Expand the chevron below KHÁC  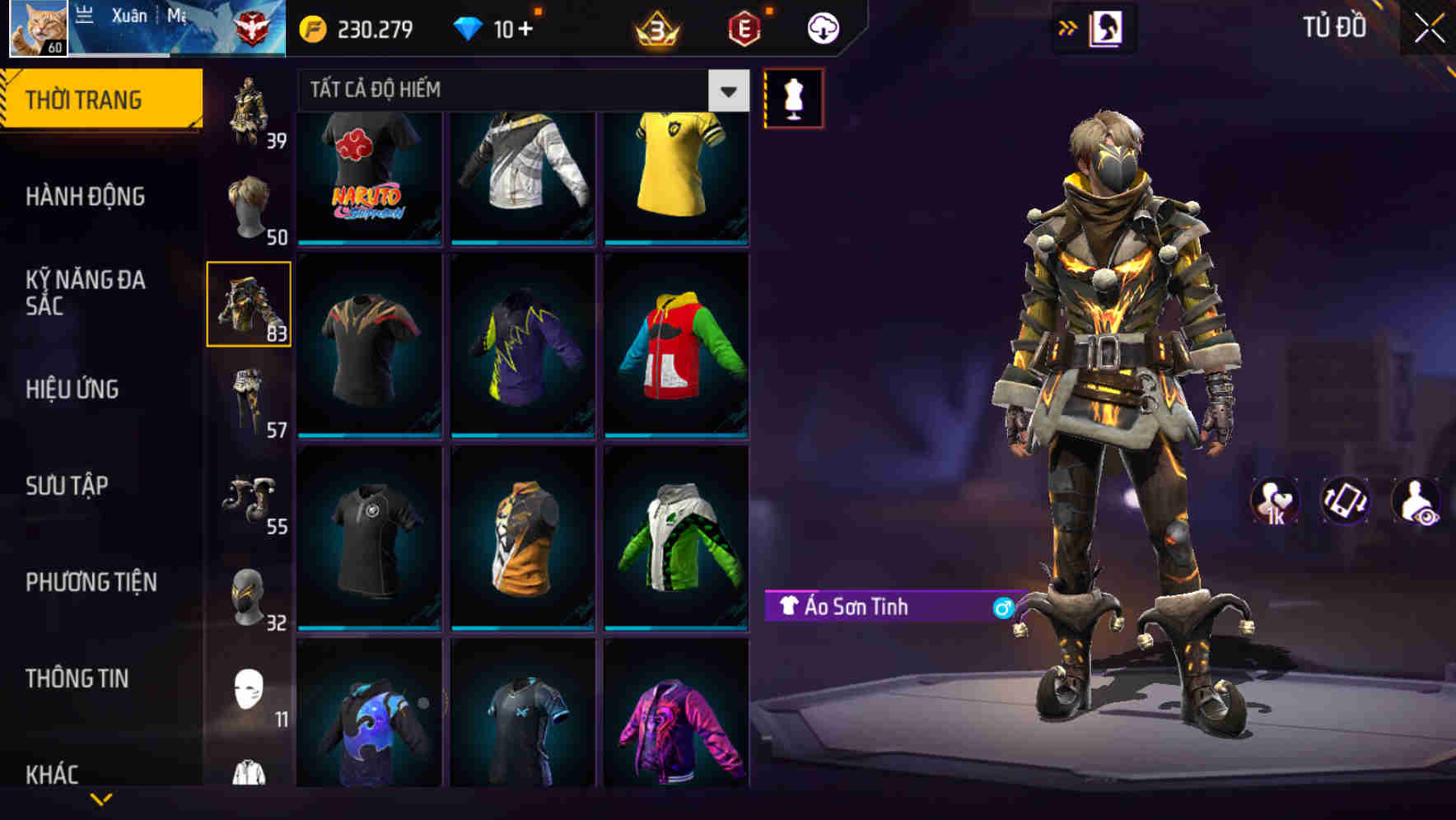(101, 799)
